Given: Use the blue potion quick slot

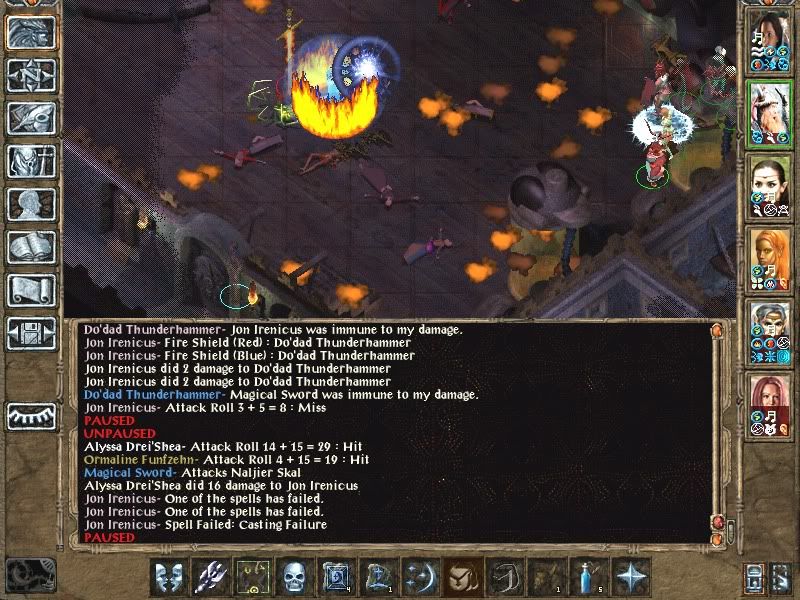Looking at the screenshot, I should pos(589,577).
